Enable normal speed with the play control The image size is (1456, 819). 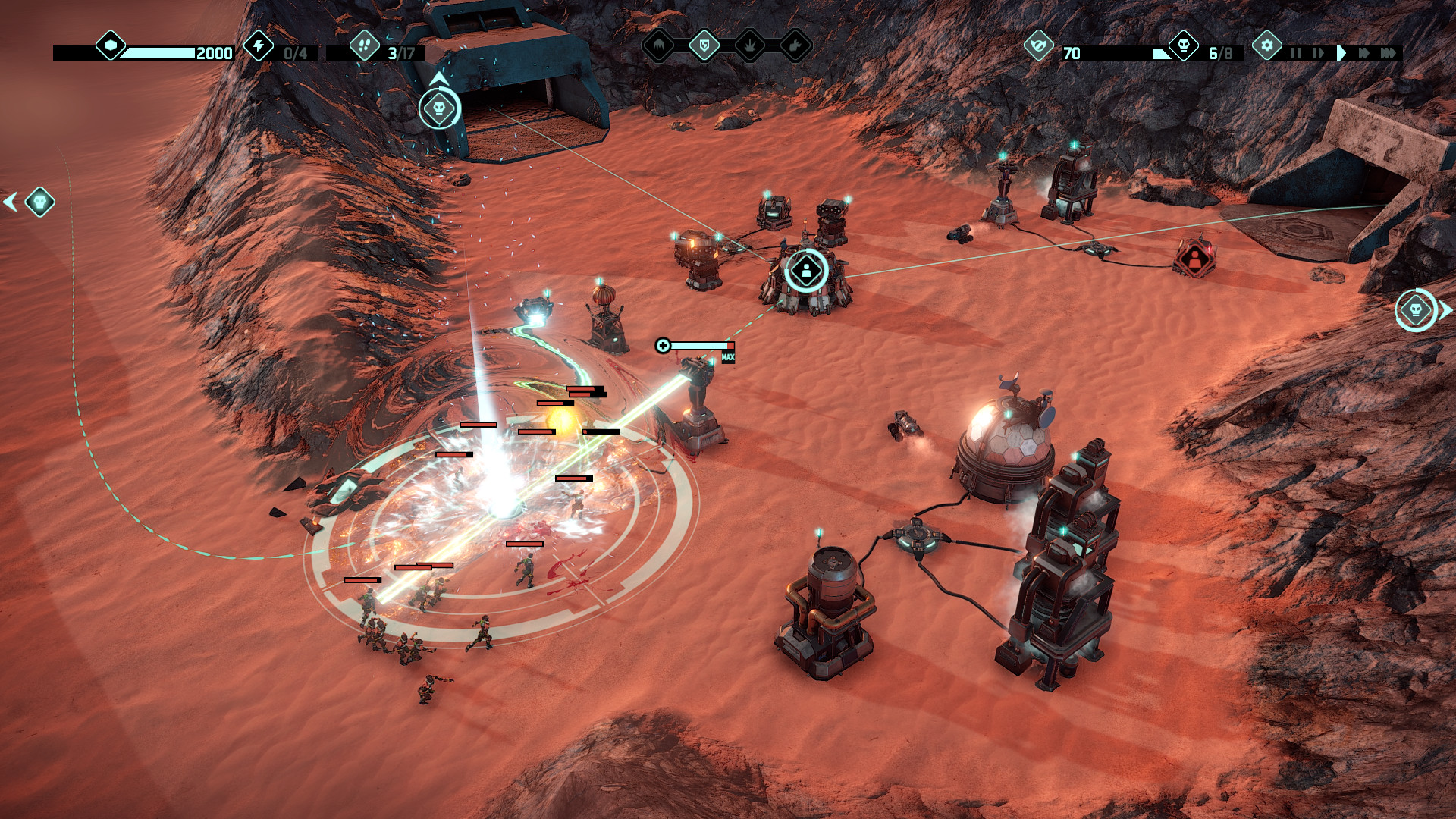1341,52
